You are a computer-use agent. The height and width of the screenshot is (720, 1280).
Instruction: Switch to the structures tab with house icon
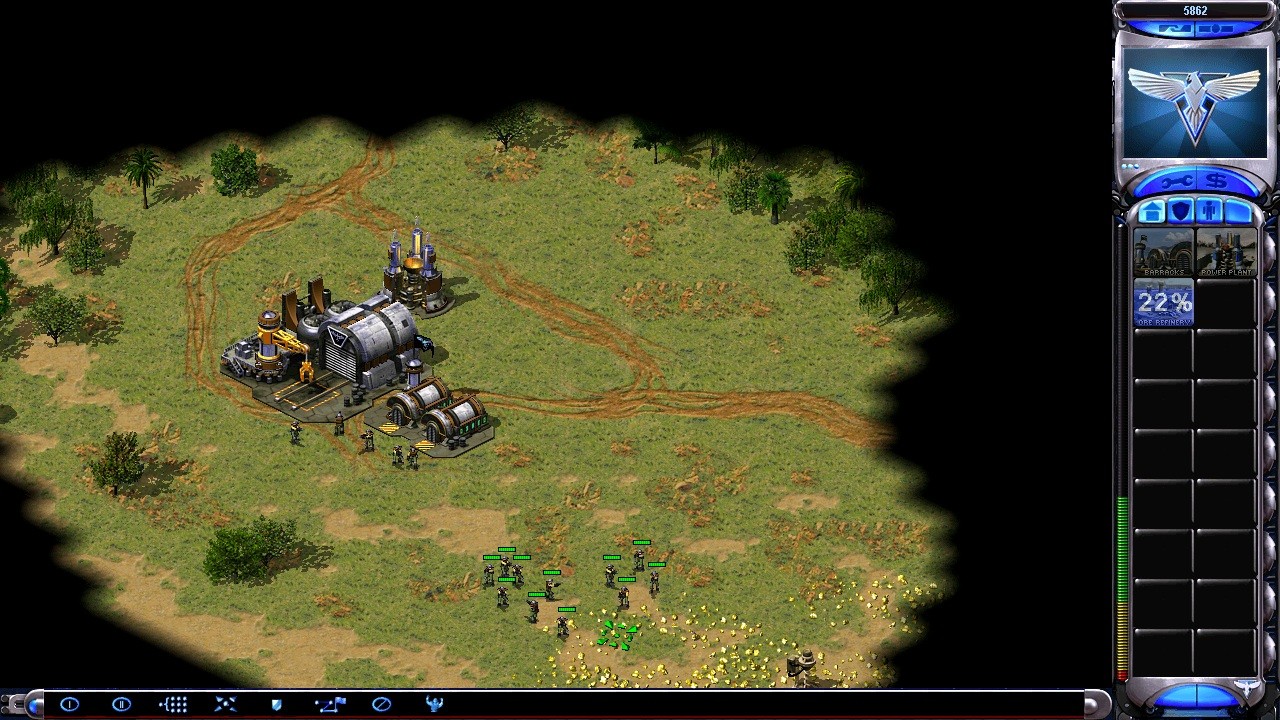(x=1152, y=212)
